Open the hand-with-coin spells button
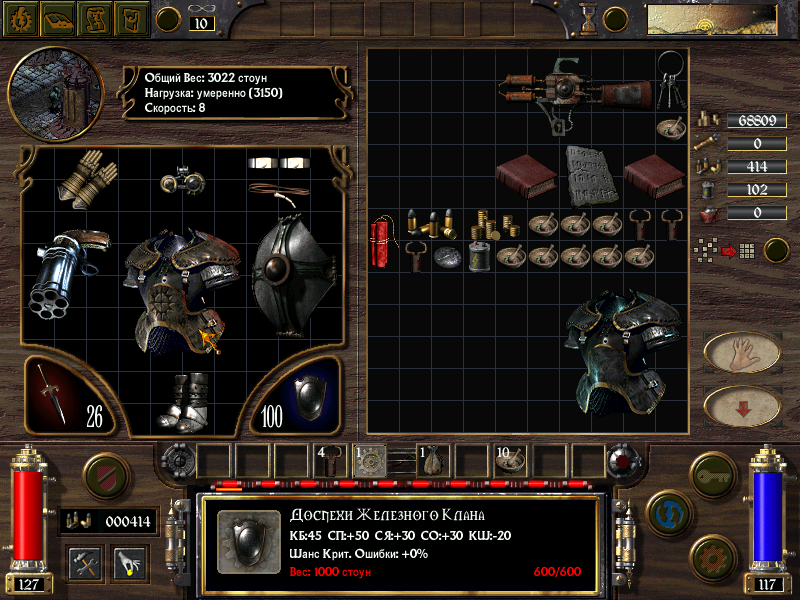This screenshot has height=600, width=800. 129,562
